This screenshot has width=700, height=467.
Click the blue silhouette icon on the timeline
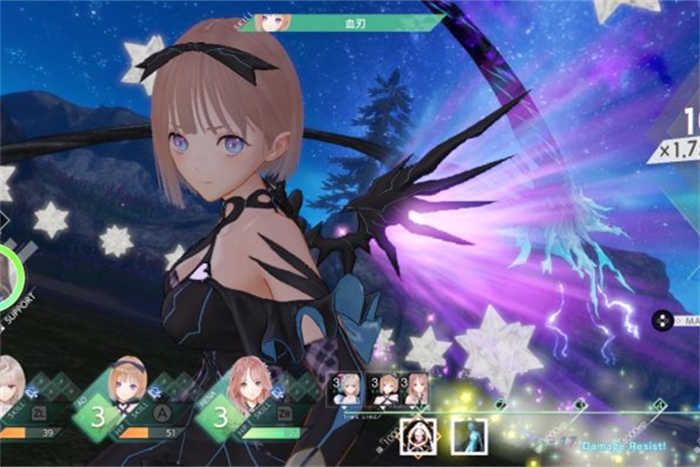pos(468,436)
